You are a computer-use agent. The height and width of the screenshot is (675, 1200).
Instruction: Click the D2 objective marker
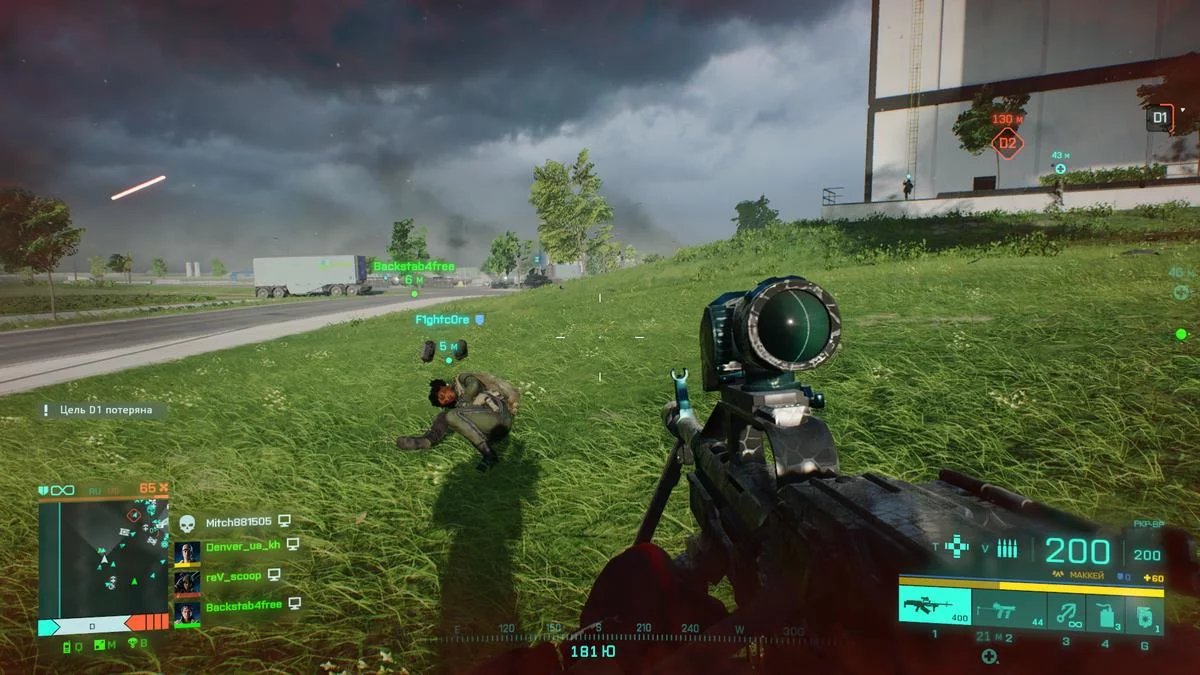[x=1007, y=143]
